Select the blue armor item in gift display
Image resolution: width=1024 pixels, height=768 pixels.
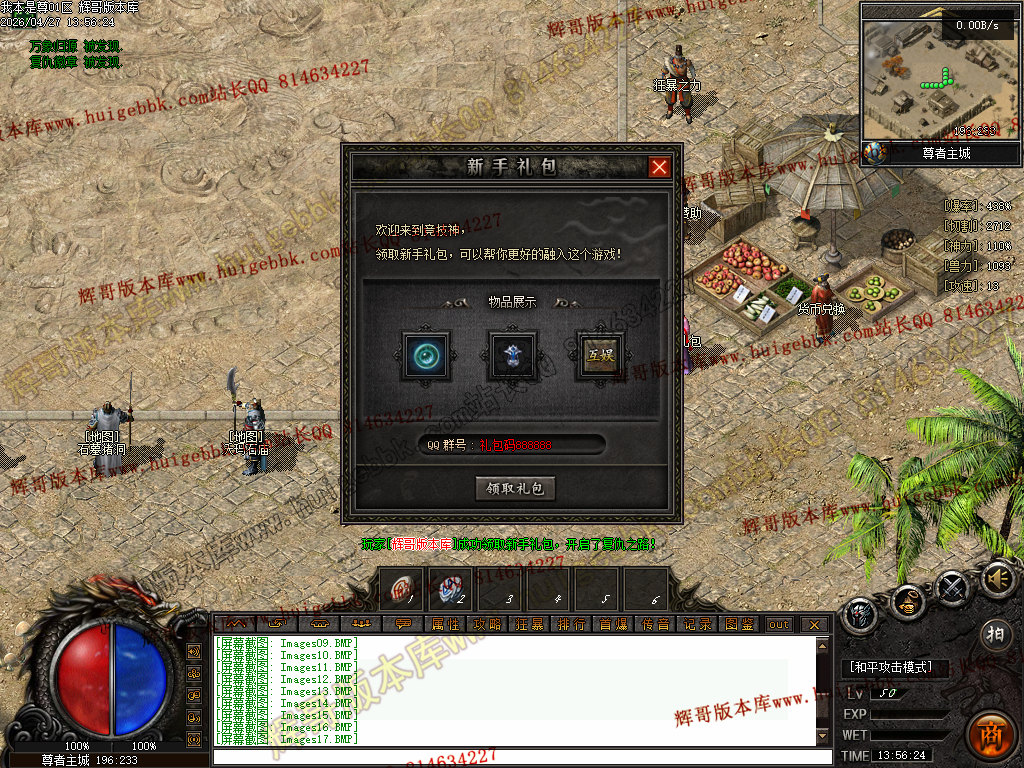point(513,355)
